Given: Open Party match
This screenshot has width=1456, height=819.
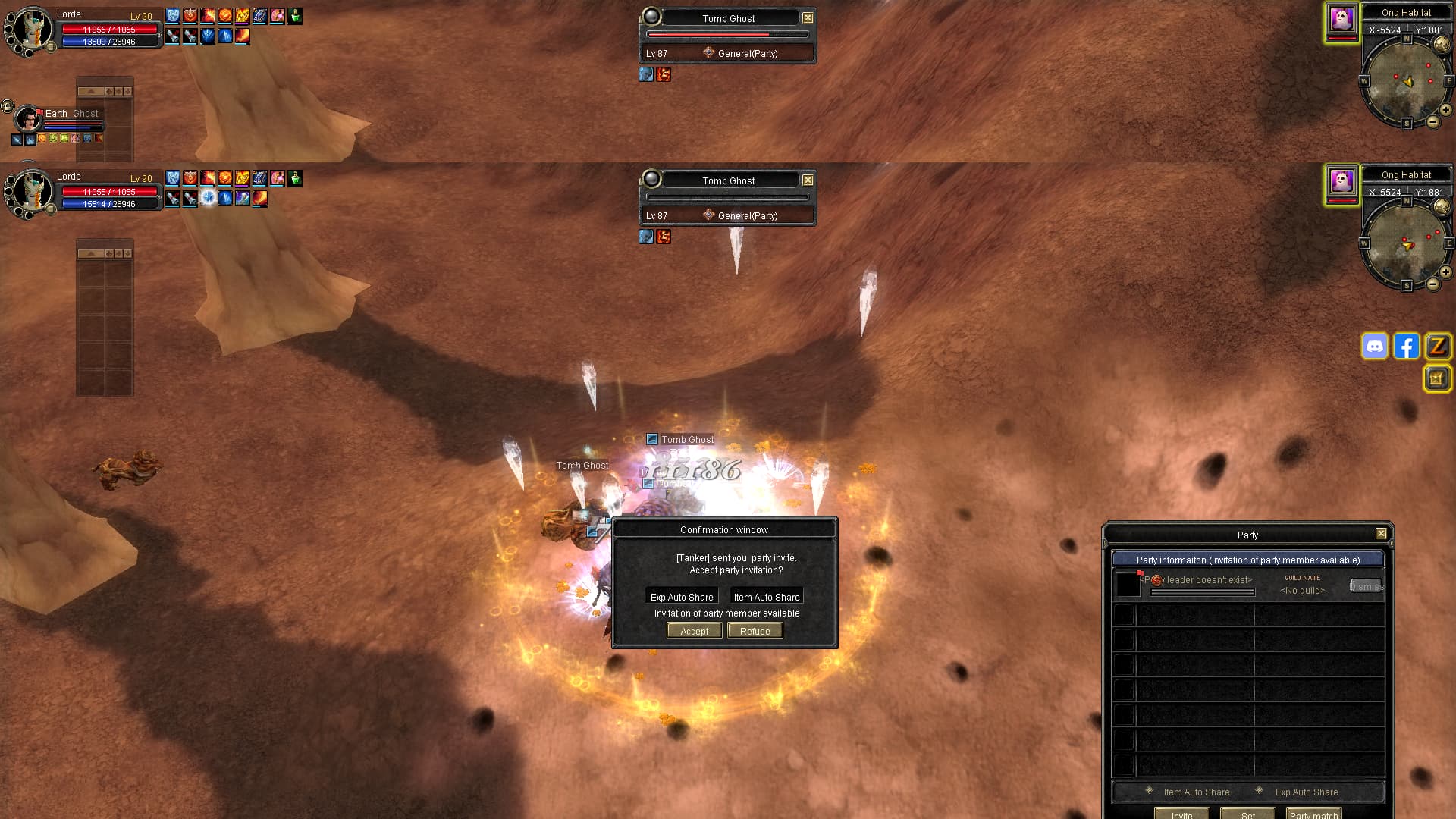Looking at the screenshot, I should pyautogui.click(x=1313, y=814).
